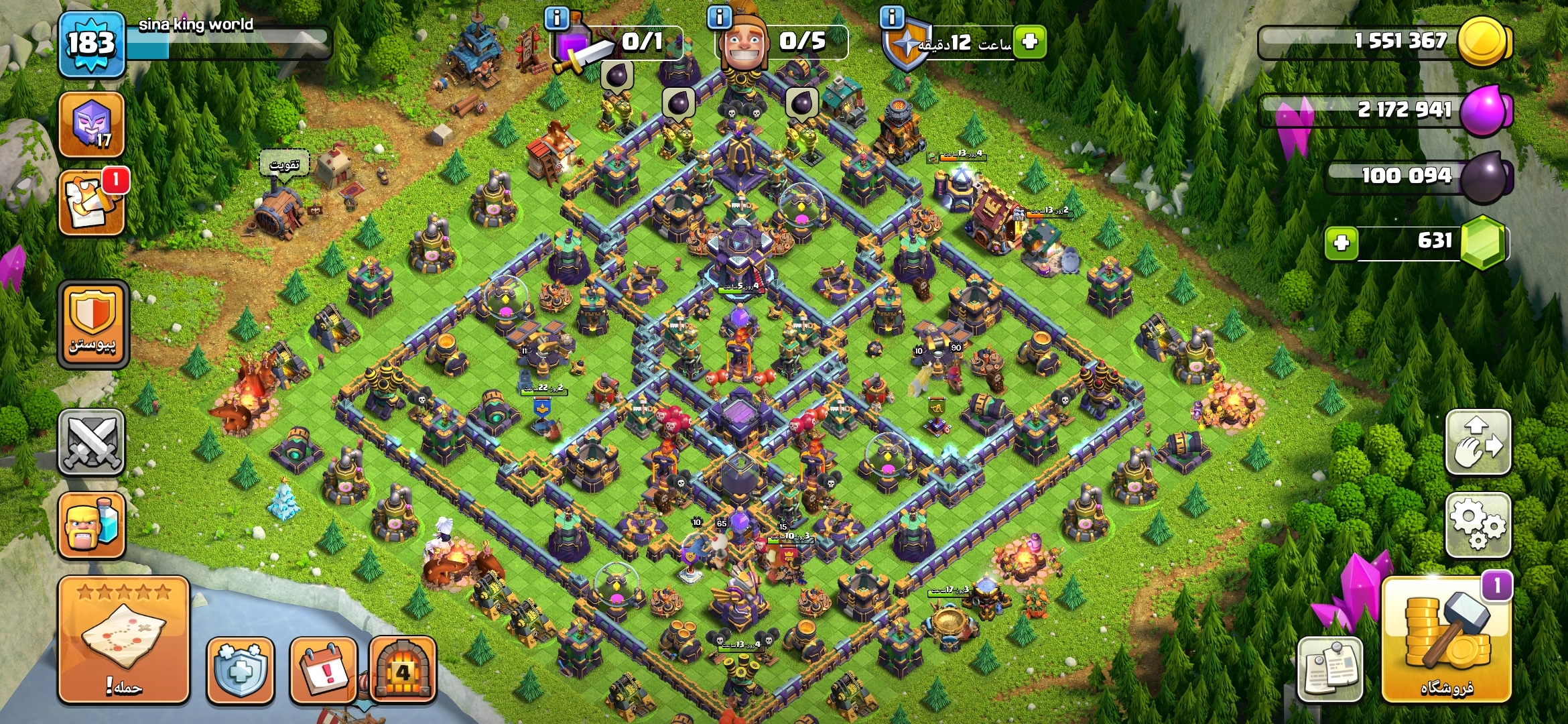This screenshot has height=724, width=1568.
Task: Join a clan via the پیوستن shield
Action: (92, 325)
